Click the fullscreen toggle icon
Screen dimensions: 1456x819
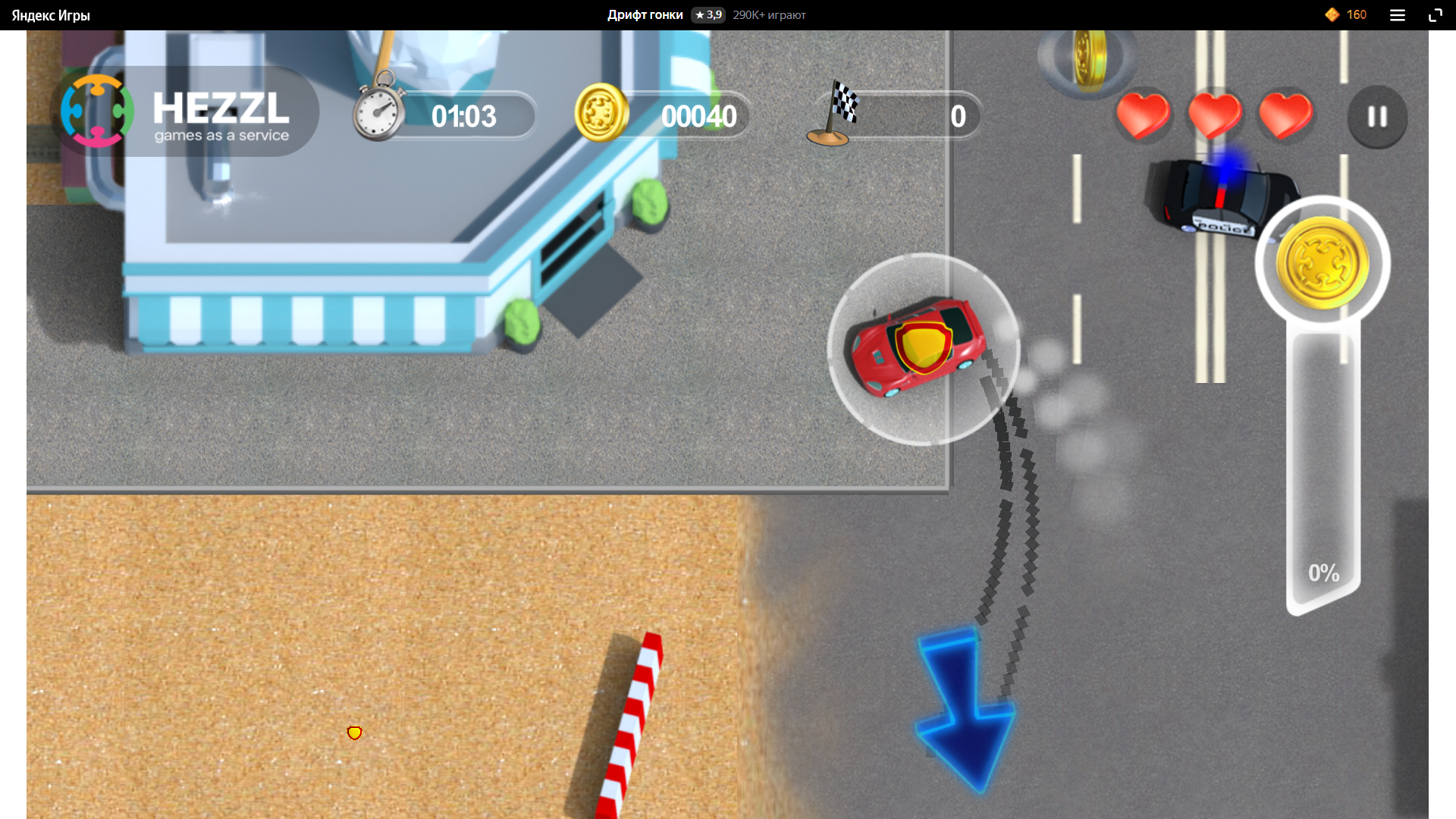1436,14
